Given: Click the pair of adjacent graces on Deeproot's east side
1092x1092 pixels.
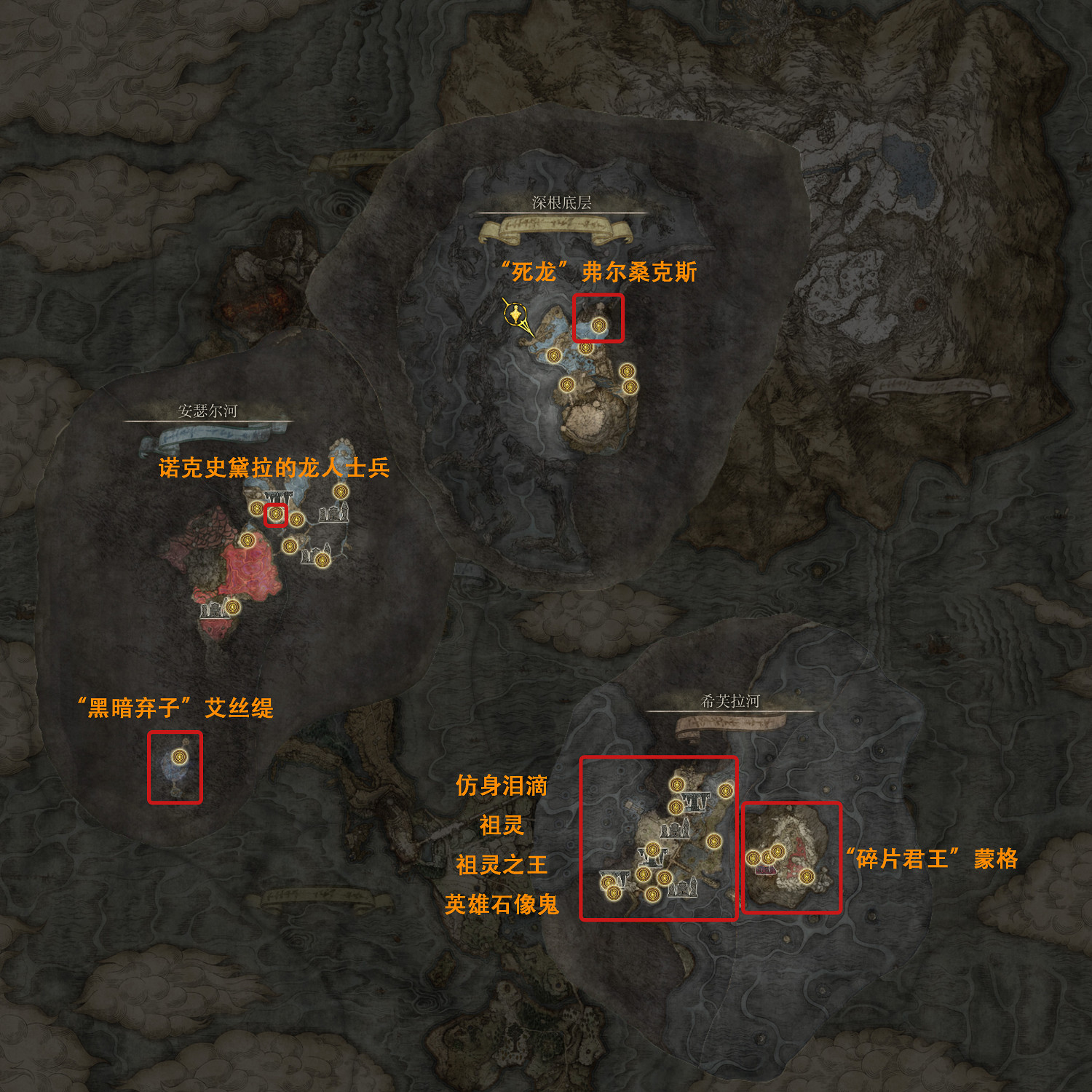Looking at the screenshot, I should pos(628,379).
